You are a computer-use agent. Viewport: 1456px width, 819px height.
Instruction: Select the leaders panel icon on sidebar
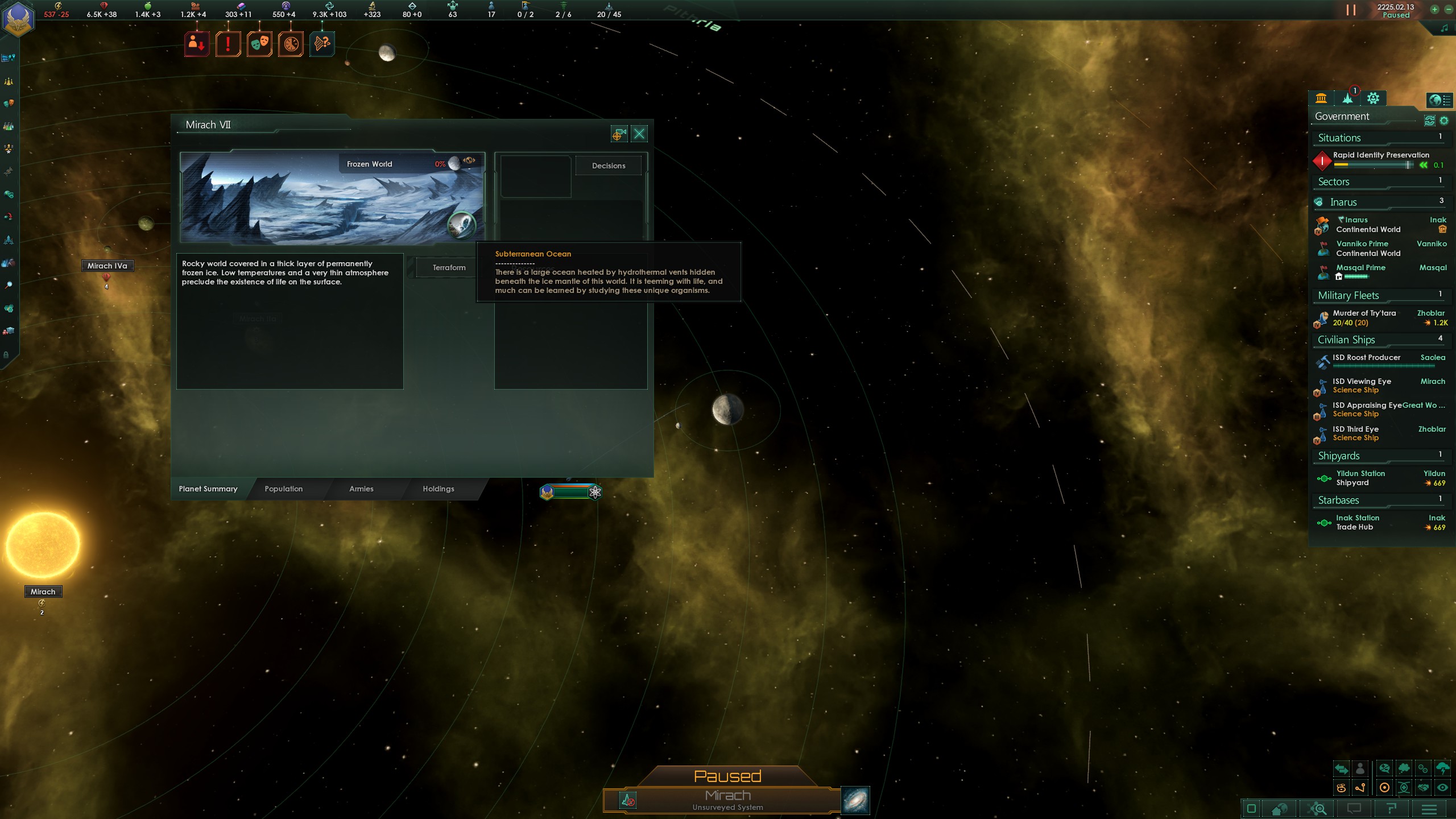[x=9, y=147]
